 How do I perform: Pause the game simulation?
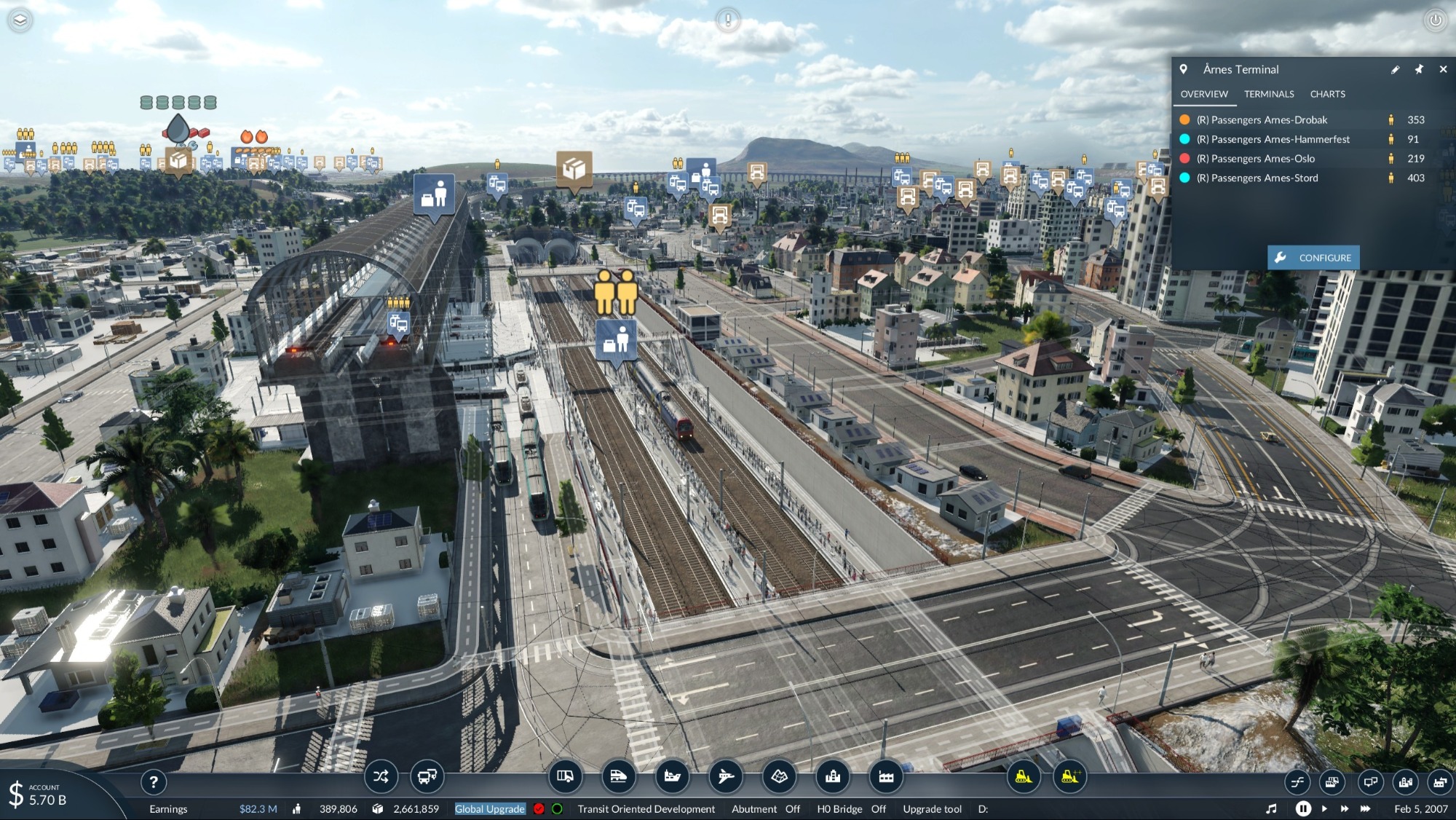[1303, 808]
